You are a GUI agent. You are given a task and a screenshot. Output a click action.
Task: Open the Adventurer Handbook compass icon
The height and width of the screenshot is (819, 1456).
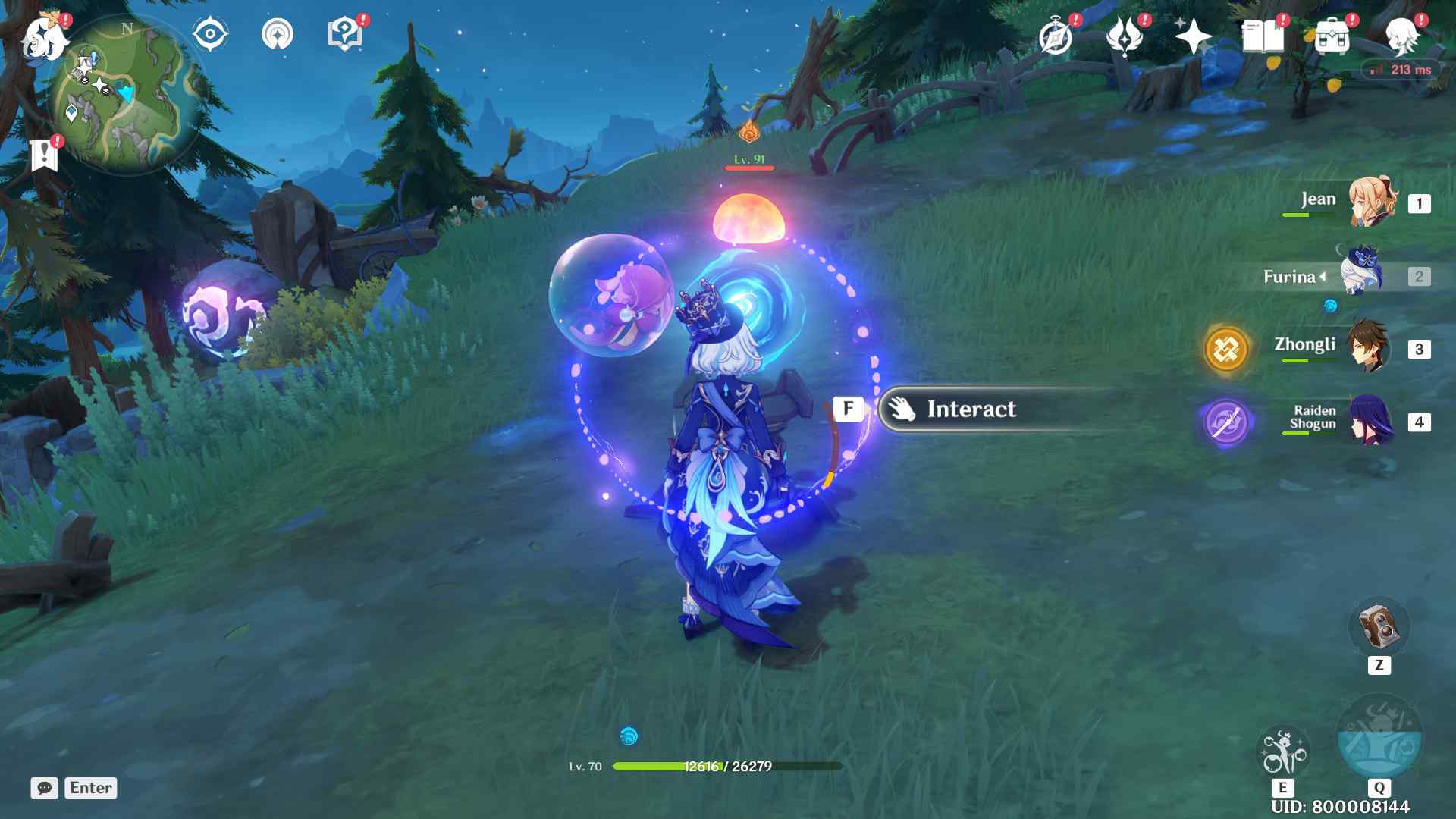(x=1056, y=36)
